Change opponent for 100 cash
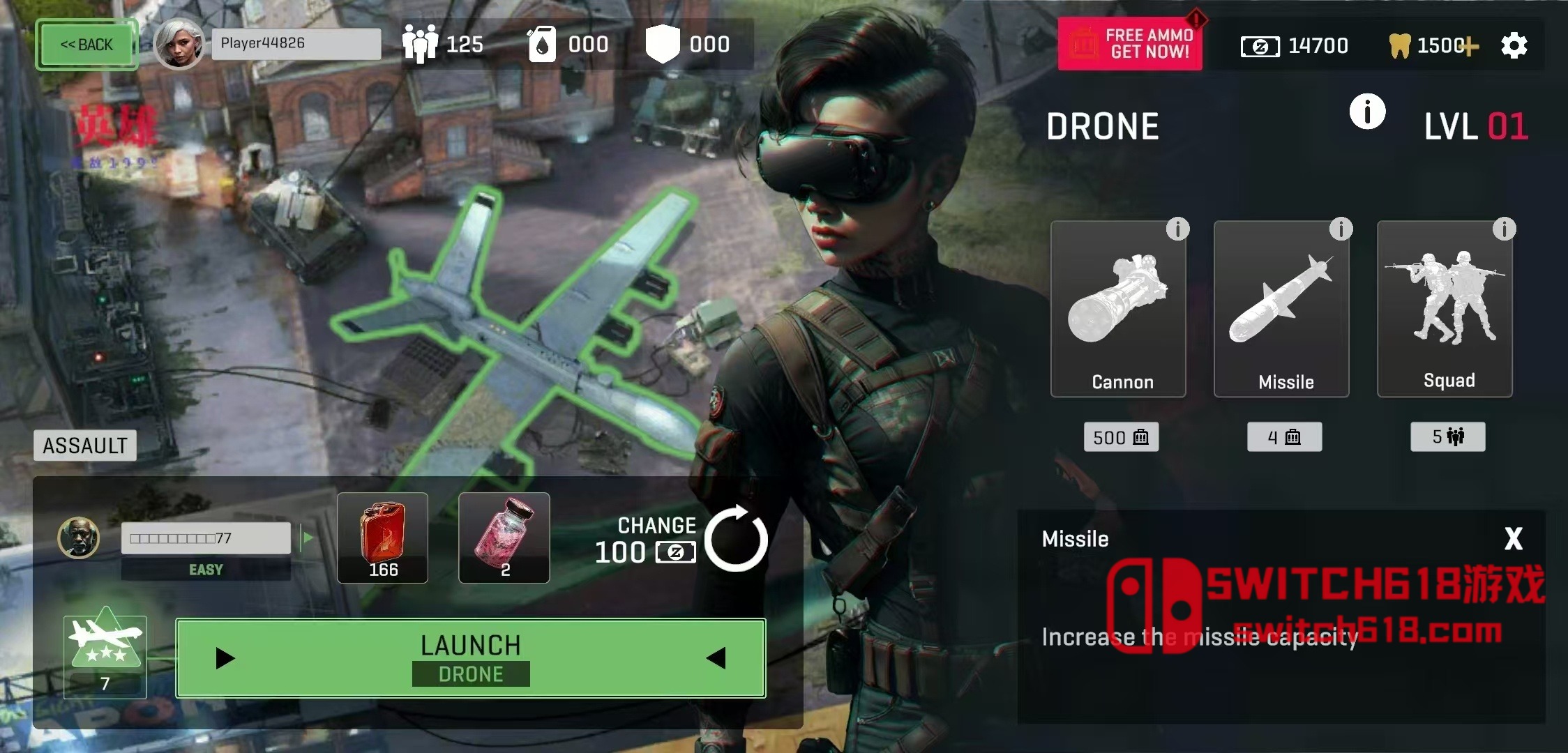 735,539
